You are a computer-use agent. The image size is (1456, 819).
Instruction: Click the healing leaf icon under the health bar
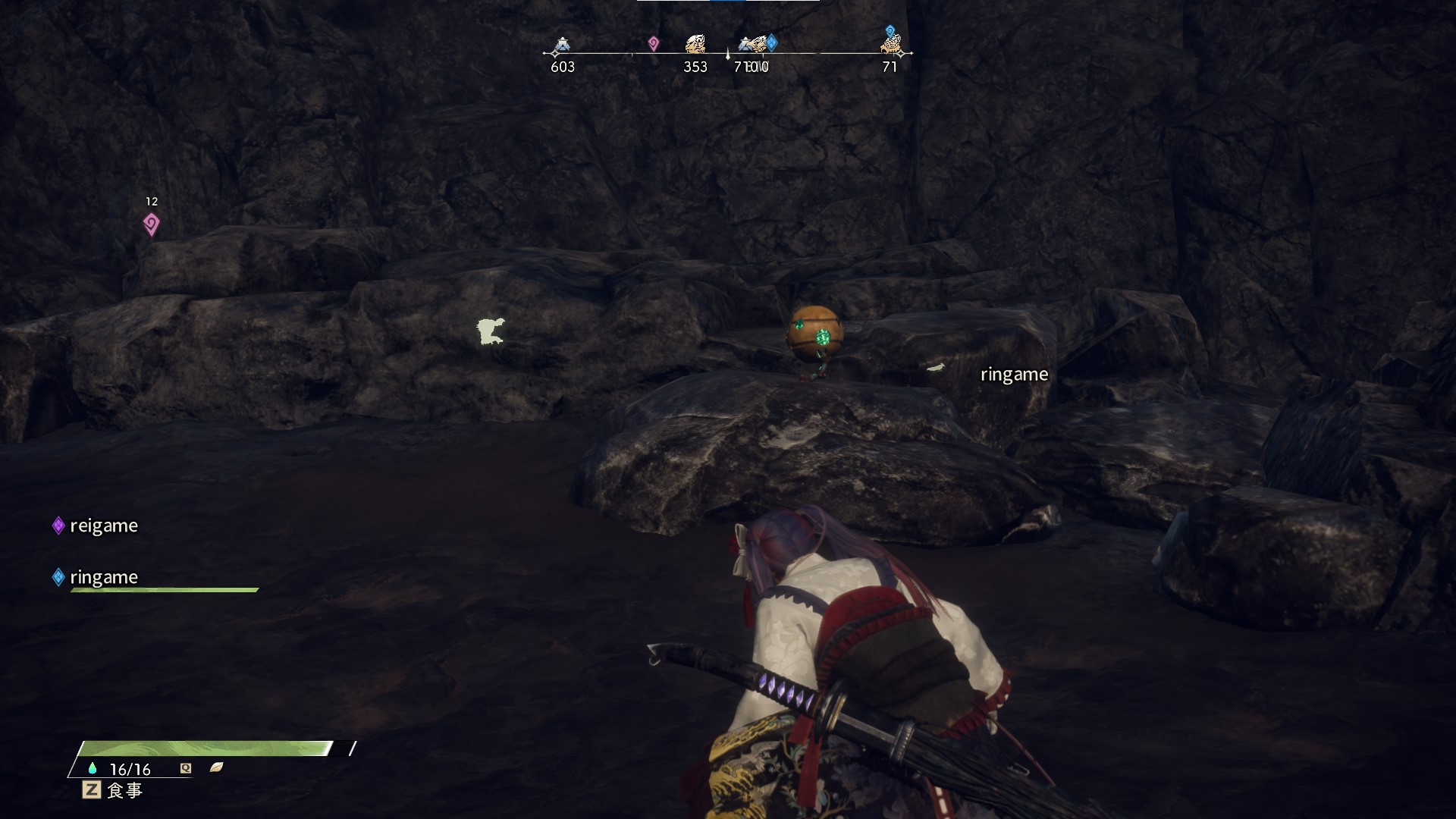tap(216, 767)
